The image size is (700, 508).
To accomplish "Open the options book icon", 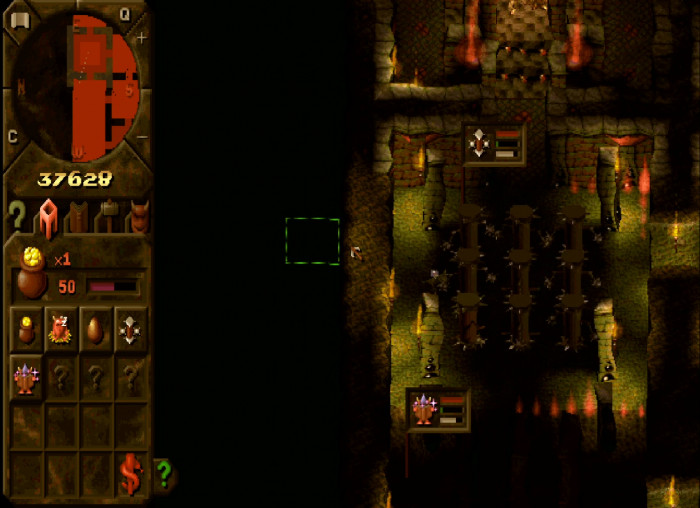I will 19,19.
